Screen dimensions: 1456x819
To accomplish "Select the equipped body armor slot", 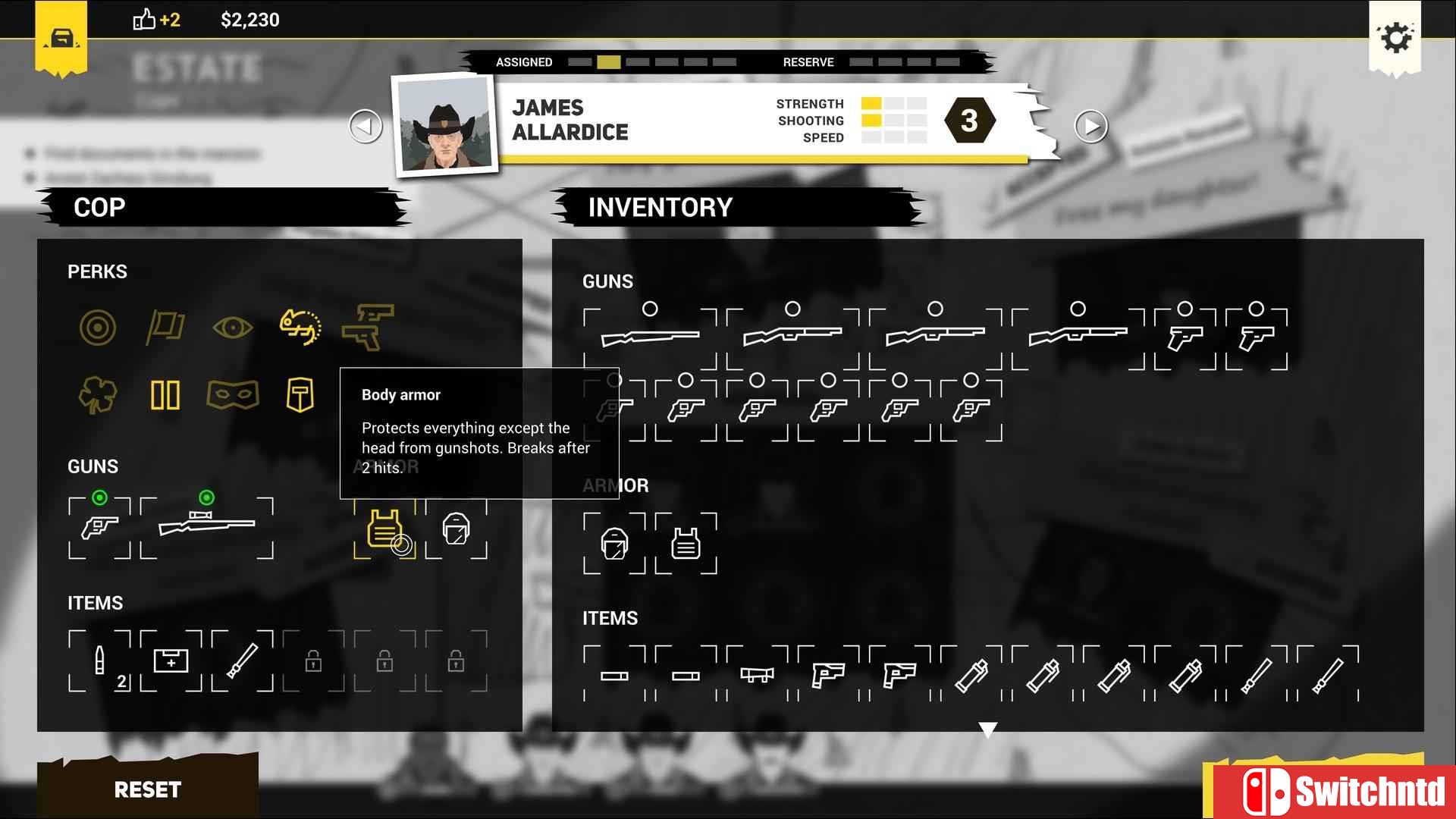I will (x=384, y=529).
